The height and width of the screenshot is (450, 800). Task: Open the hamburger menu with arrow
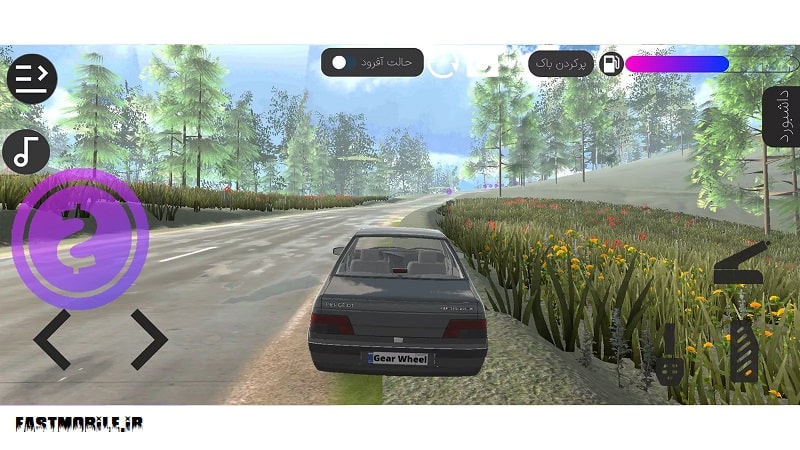pos(32,78)
